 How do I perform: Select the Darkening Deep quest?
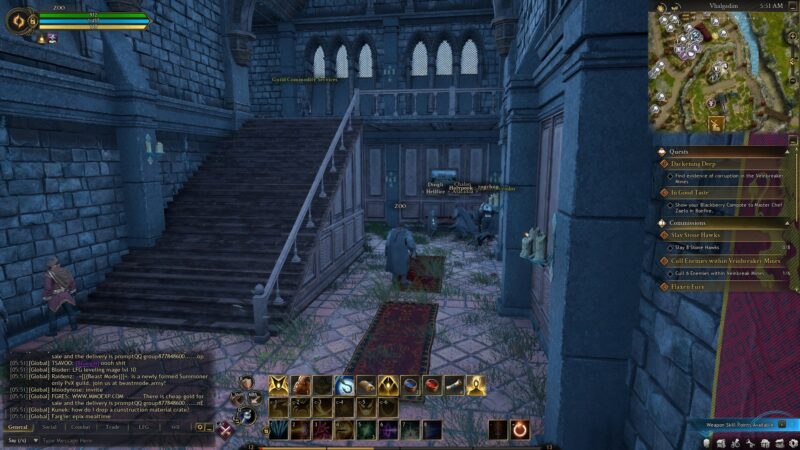point(702,163)
